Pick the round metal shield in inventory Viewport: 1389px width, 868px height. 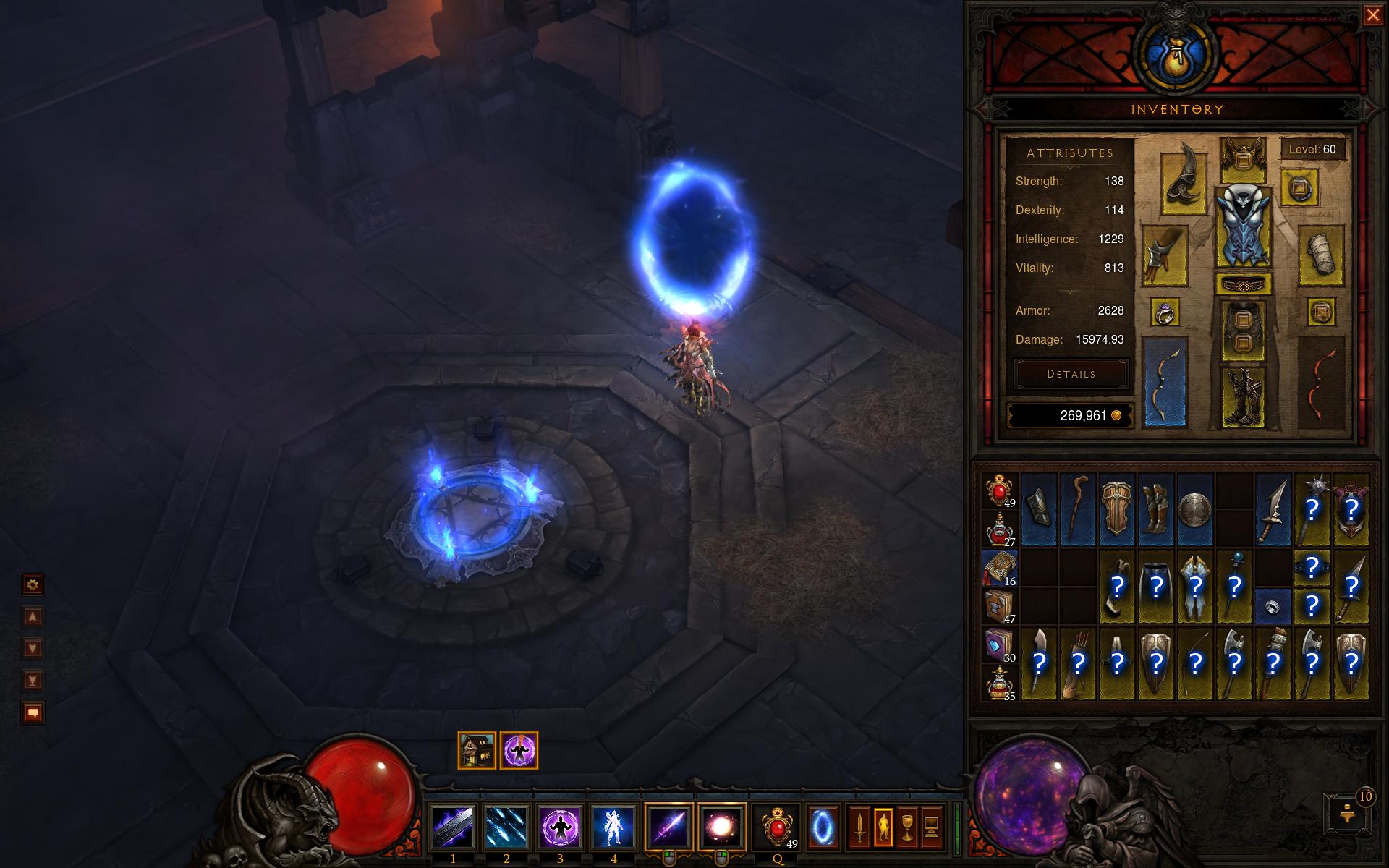(x=1195, y=509)
